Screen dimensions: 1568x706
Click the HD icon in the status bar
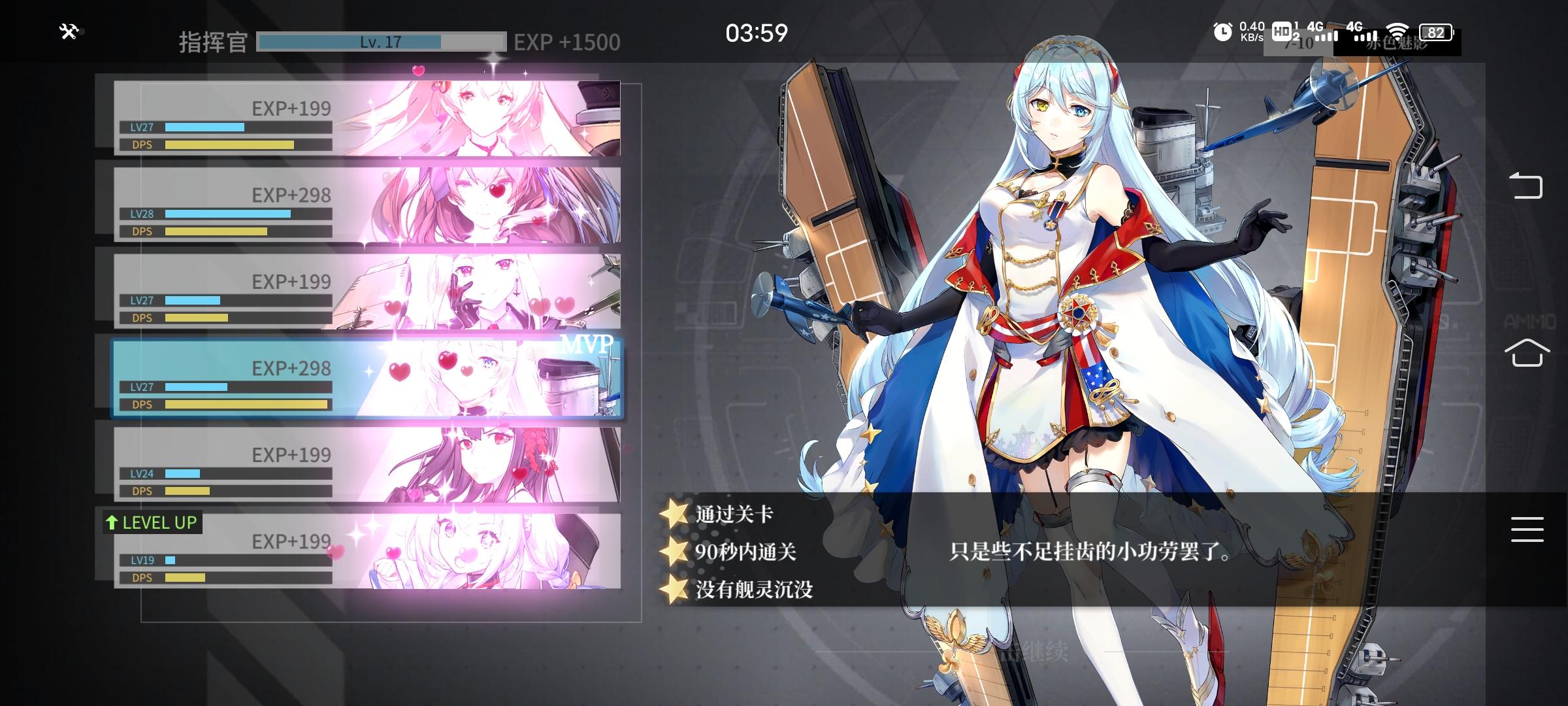[x=1282, y=32]
